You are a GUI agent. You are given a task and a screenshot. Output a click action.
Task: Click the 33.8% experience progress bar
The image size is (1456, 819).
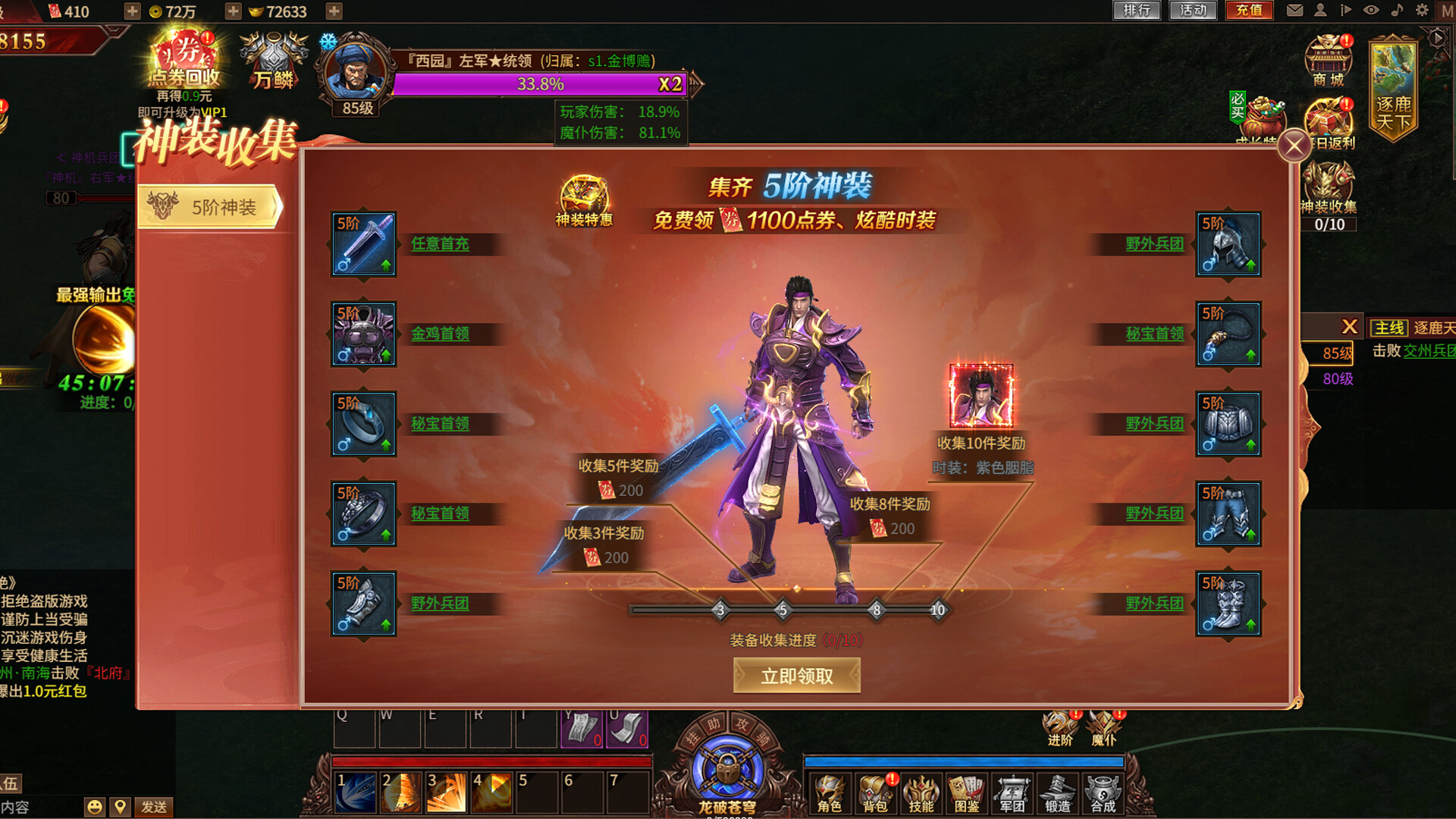pos(540,84)
